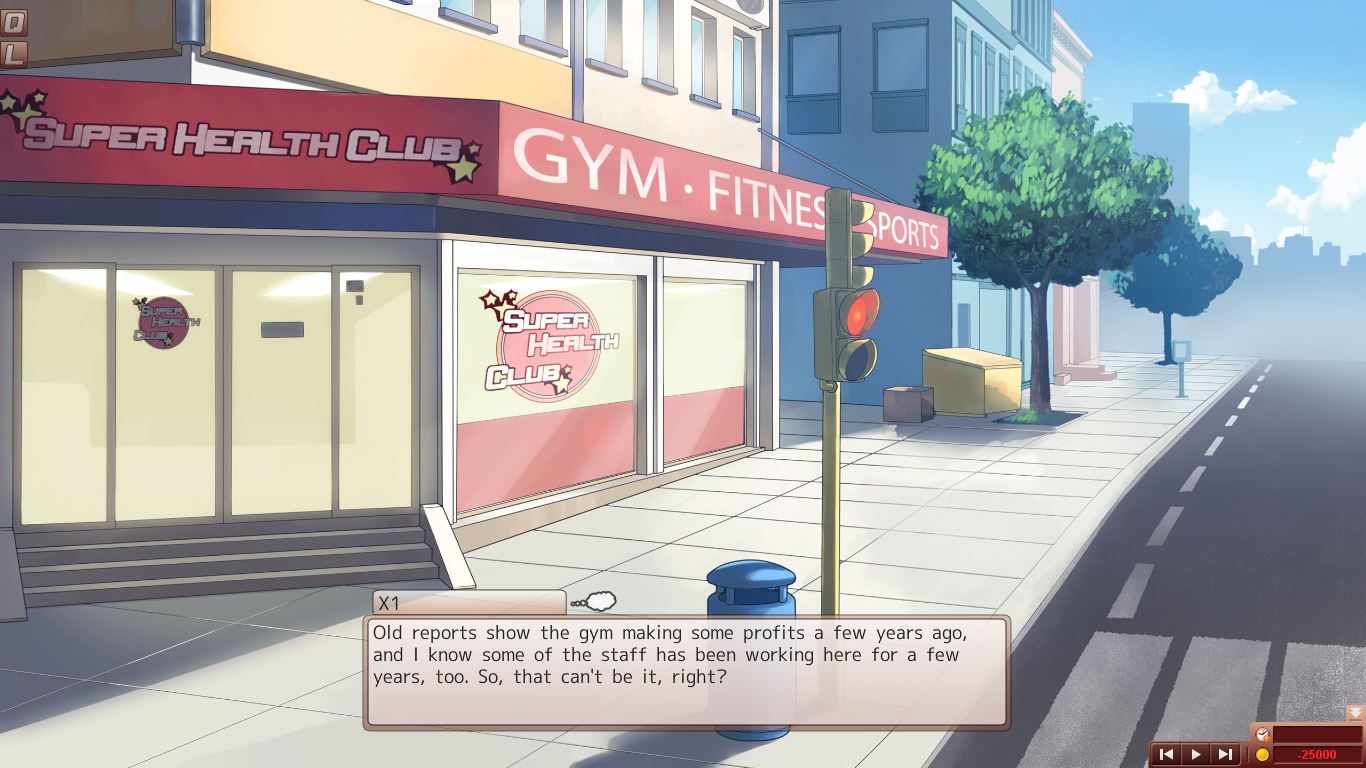
Task: Click the O button in the corner
Action: [x=12, y=22]
